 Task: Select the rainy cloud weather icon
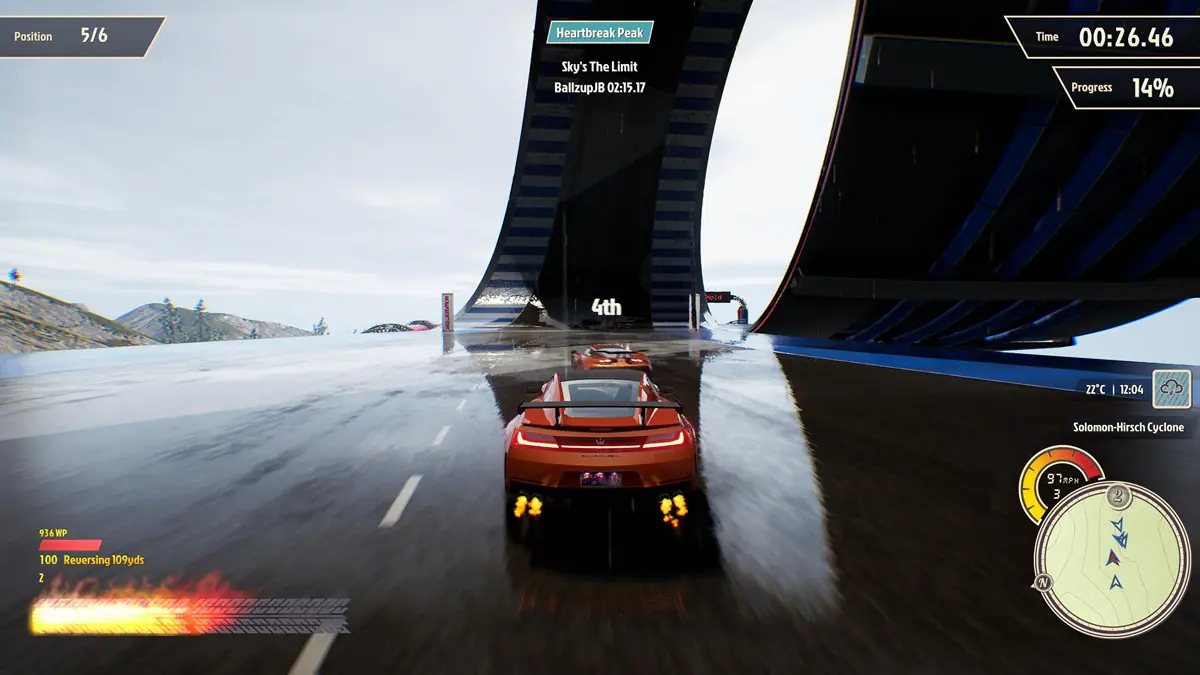(1171, 389)
